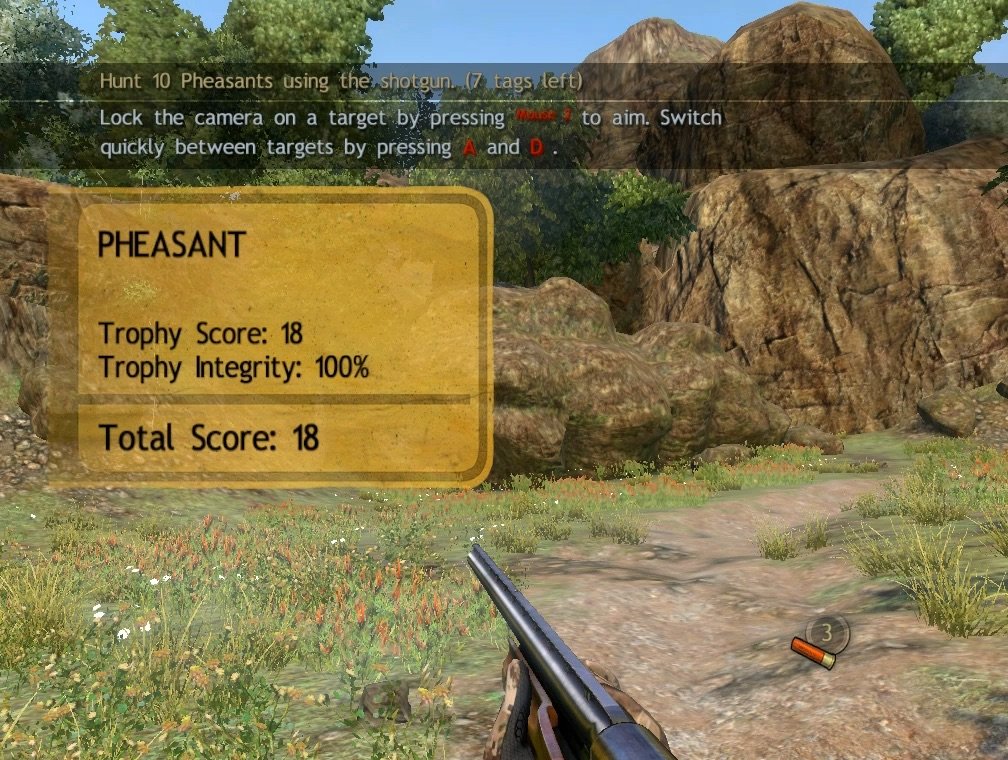Click the Hunt 10 Pheasants objective tracker
Viewport: 1008px width, 760px height.
(x=341, y=81)
